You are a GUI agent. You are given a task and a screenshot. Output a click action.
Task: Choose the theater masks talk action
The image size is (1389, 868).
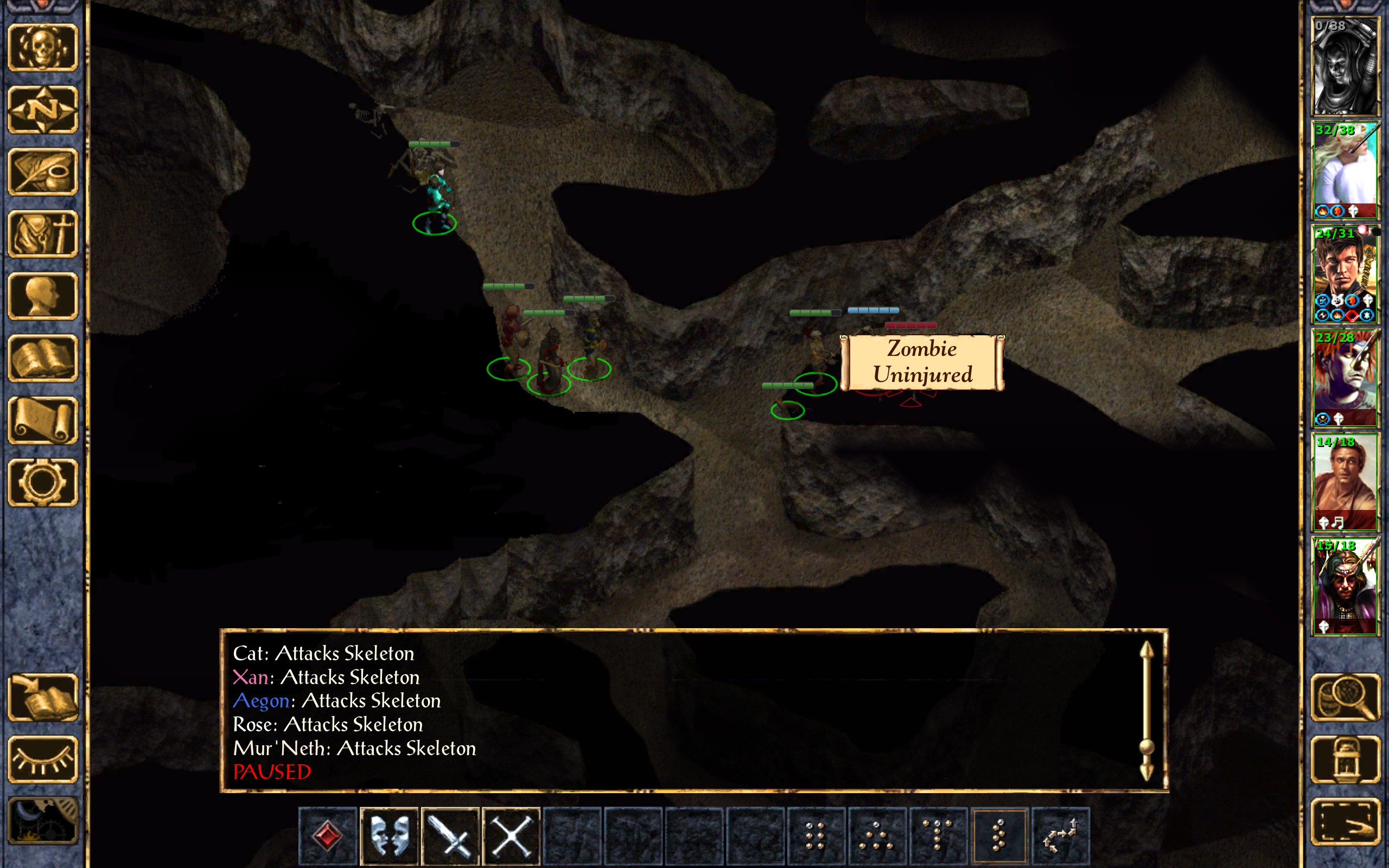click(389, 835)
